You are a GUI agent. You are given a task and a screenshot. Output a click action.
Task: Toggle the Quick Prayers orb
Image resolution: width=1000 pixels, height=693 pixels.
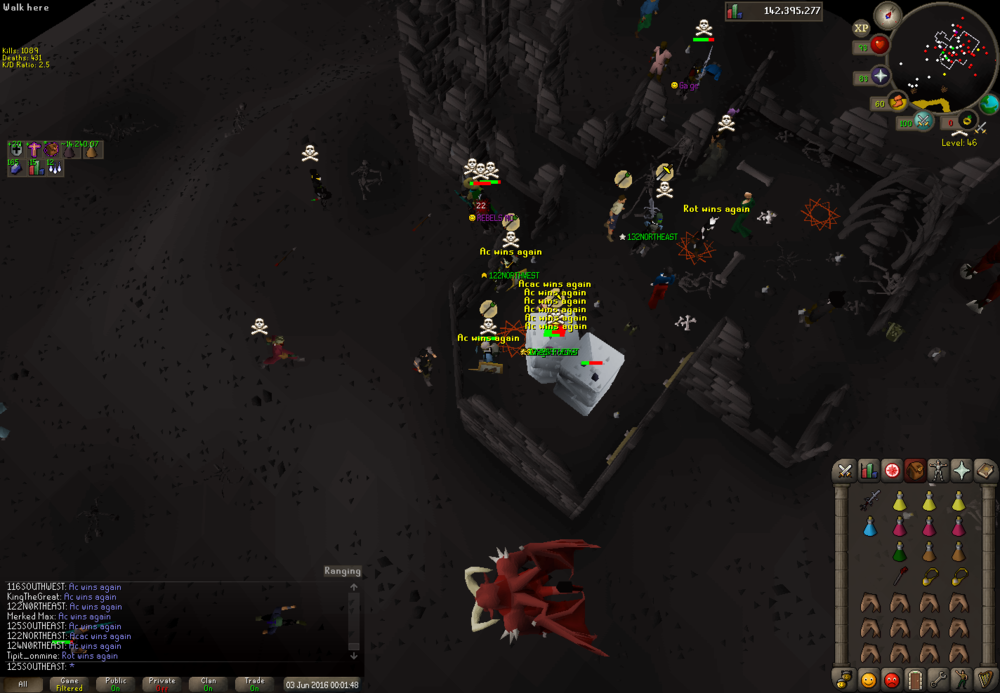(880, 77)
